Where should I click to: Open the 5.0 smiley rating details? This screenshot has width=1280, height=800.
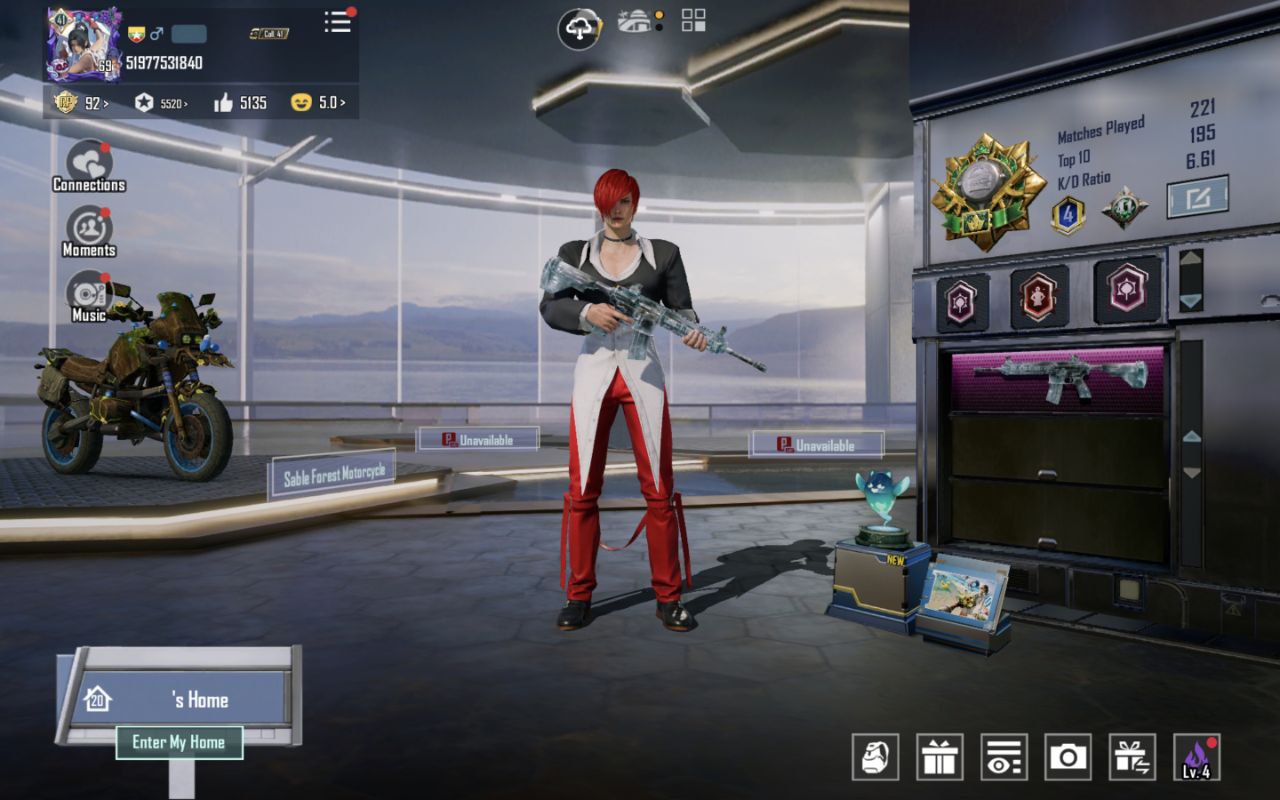(318, 102)
